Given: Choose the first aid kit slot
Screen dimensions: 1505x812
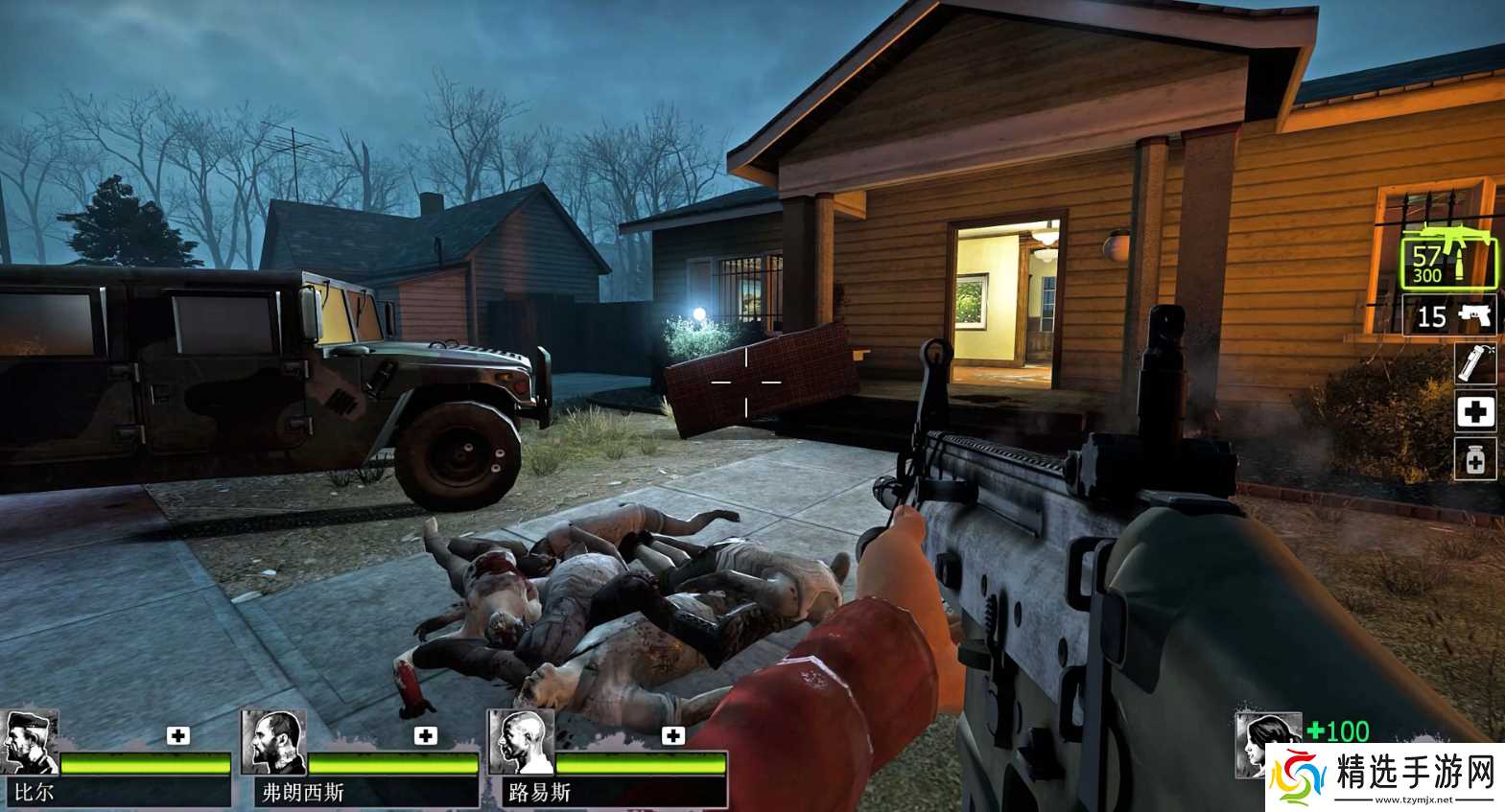Looking at the screenshot, I should (x=1475, y=412).
